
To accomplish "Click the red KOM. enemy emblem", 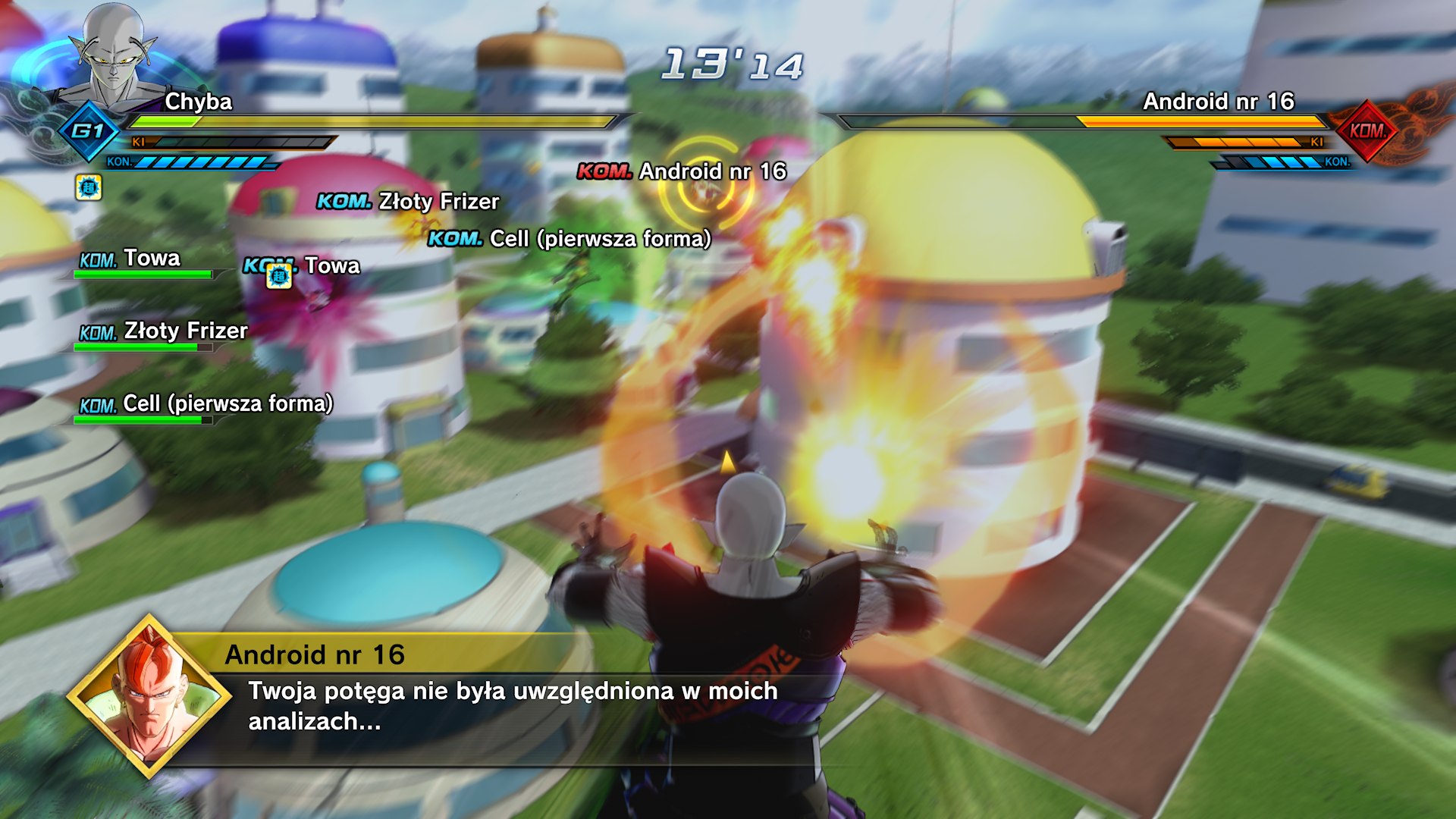I will click(1367, 131).
